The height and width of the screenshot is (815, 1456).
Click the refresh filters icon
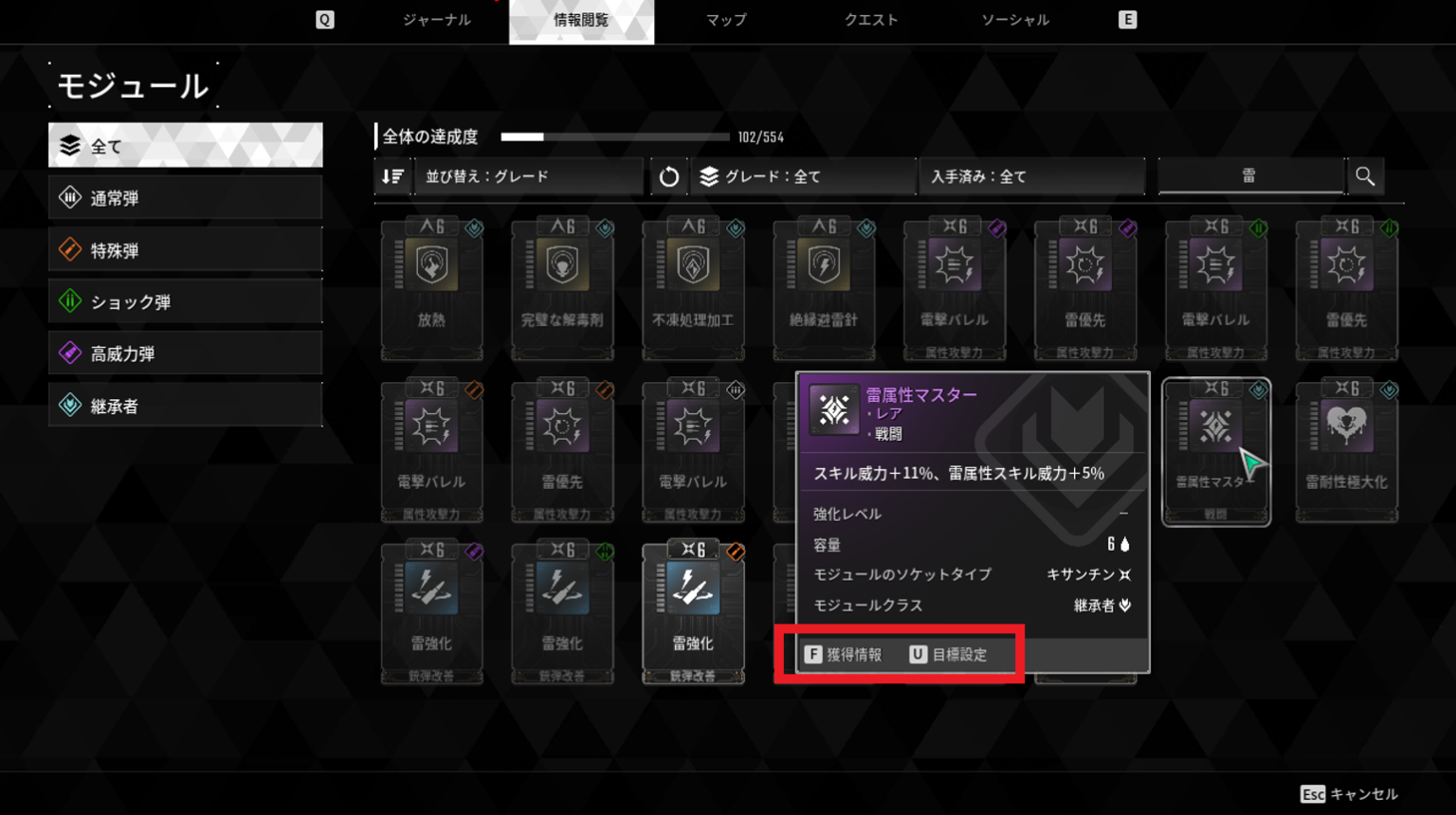pos(669,175)
